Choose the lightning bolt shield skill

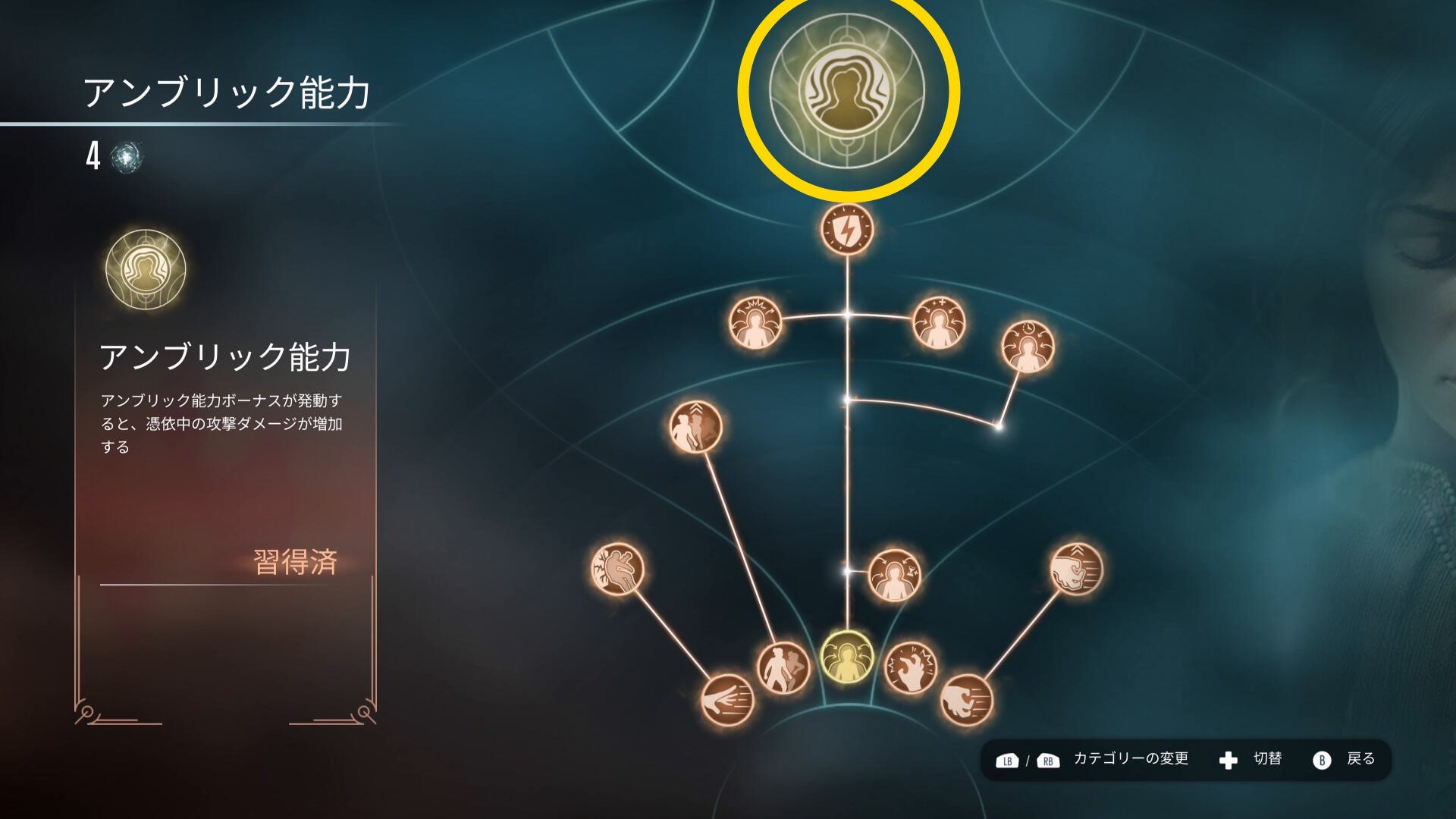(x=847, y=229)
